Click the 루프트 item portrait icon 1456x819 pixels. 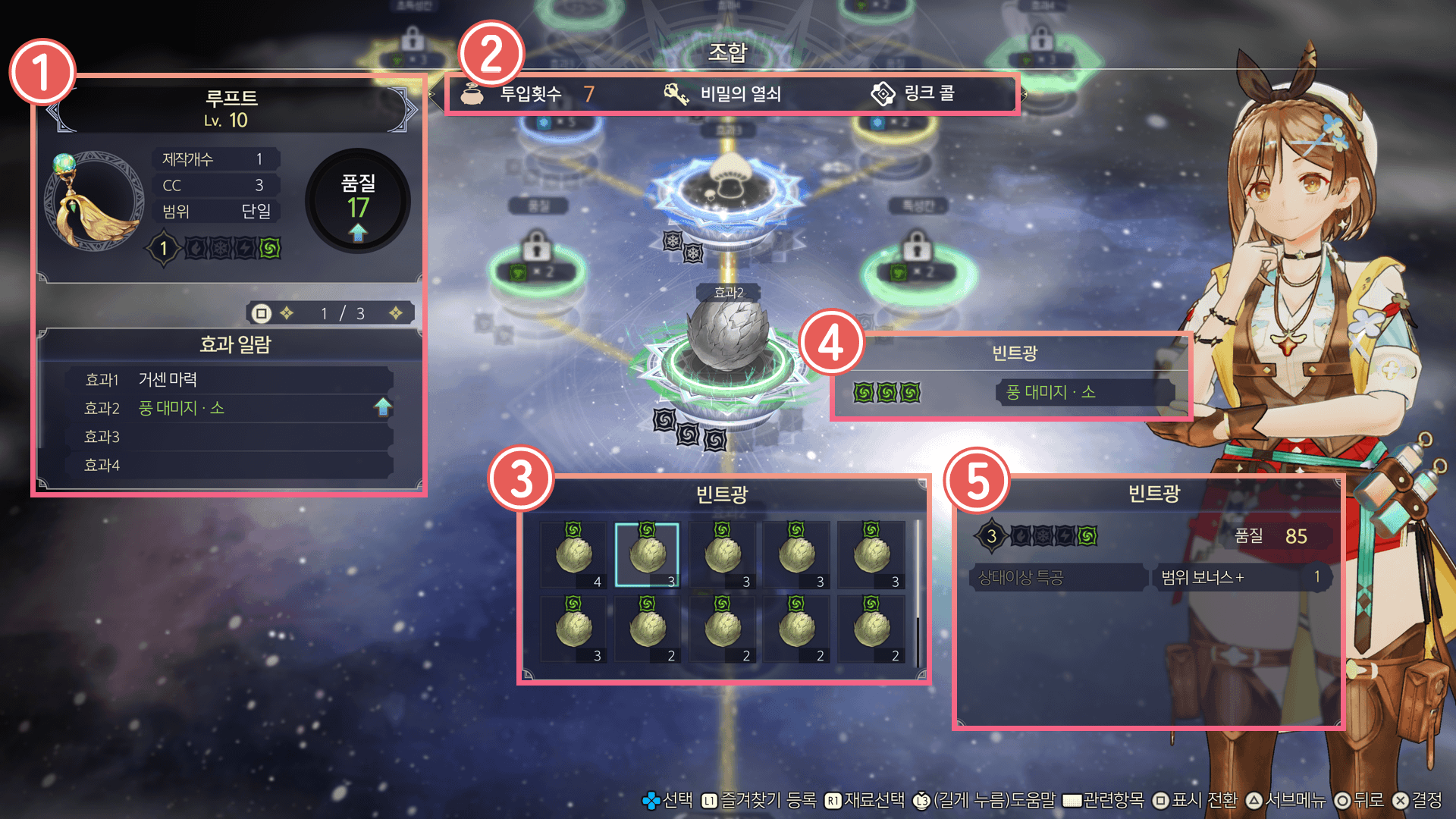pos(95,199)
